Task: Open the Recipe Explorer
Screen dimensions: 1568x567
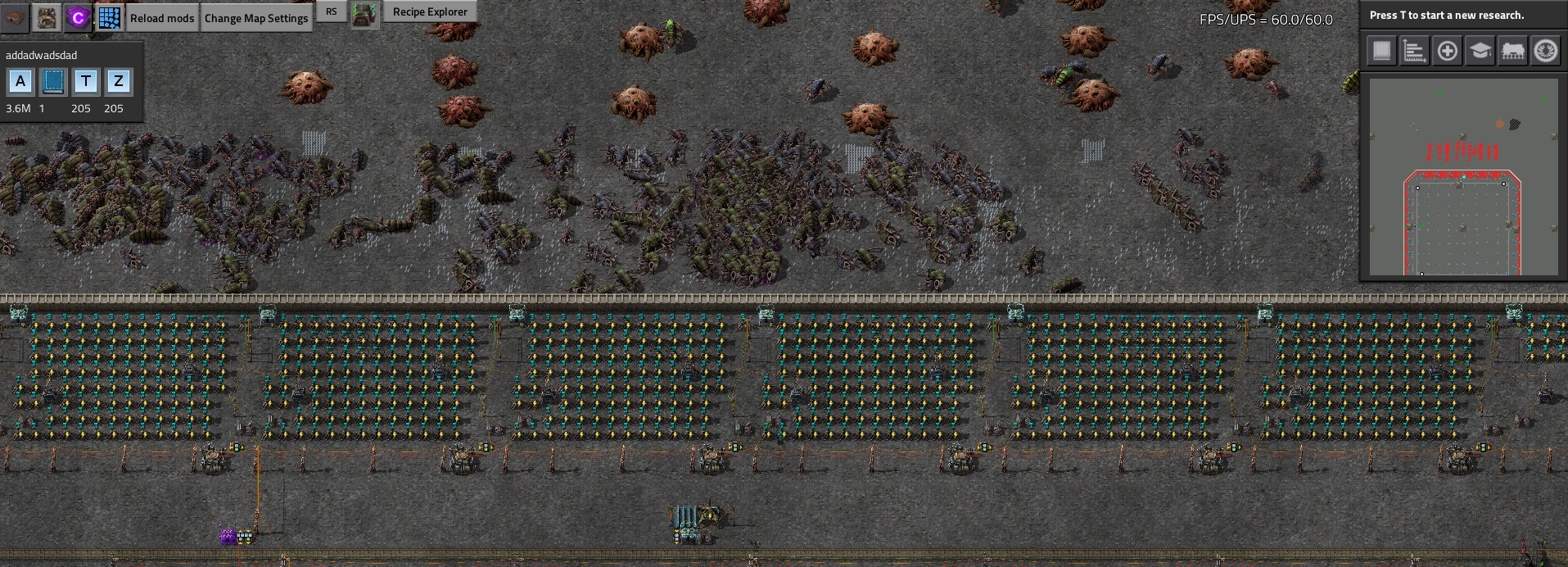Action: [430, 11]
